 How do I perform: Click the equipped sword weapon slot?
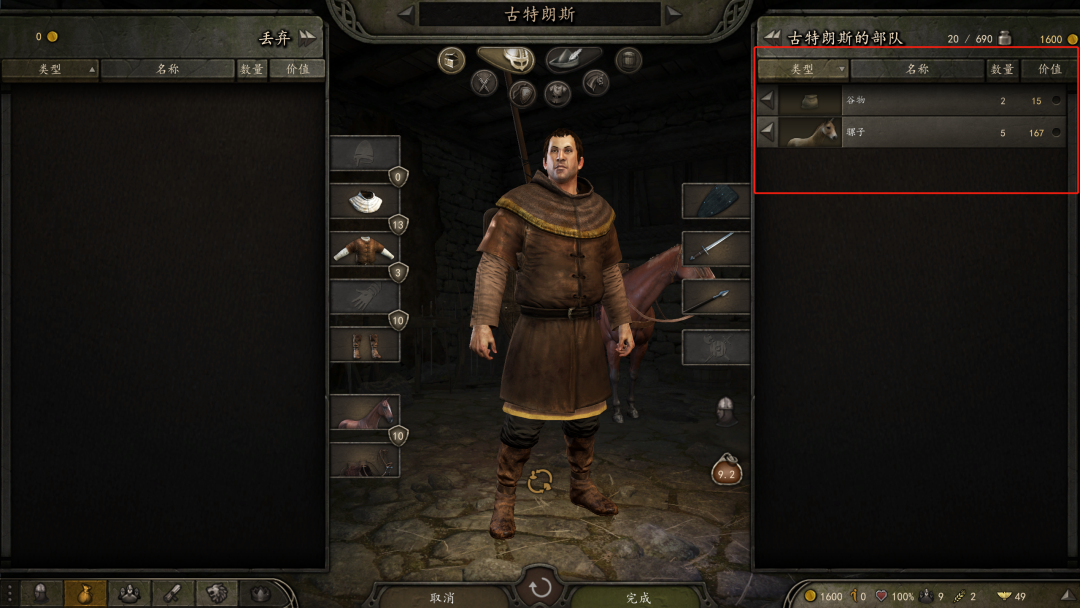click(x=716, y=247)
